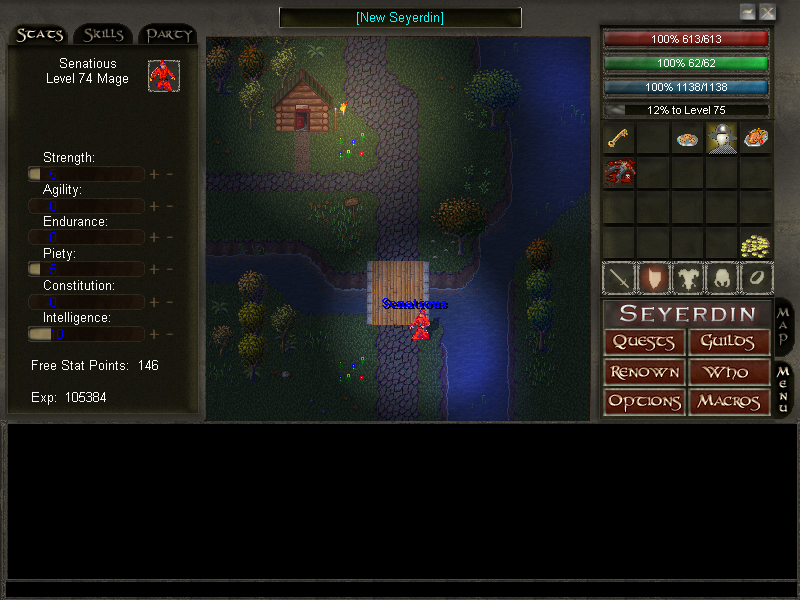Image resolution: width=800 pixels, height=600 pixels.
Task: Select the Stats tab
Action: tap(39, 35)
